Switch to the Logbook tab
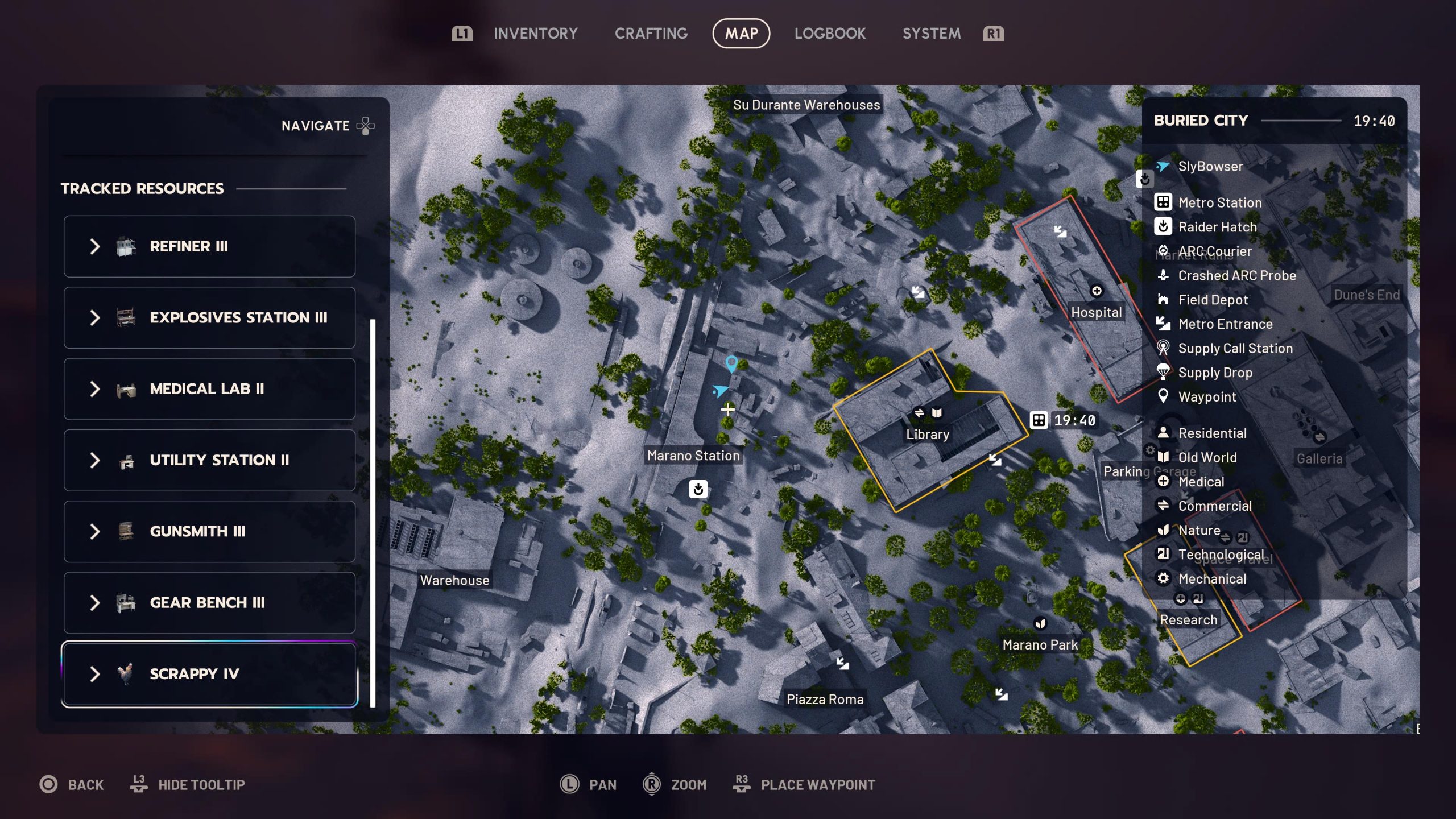This screenshot has width=1456, height=819. 830,33
